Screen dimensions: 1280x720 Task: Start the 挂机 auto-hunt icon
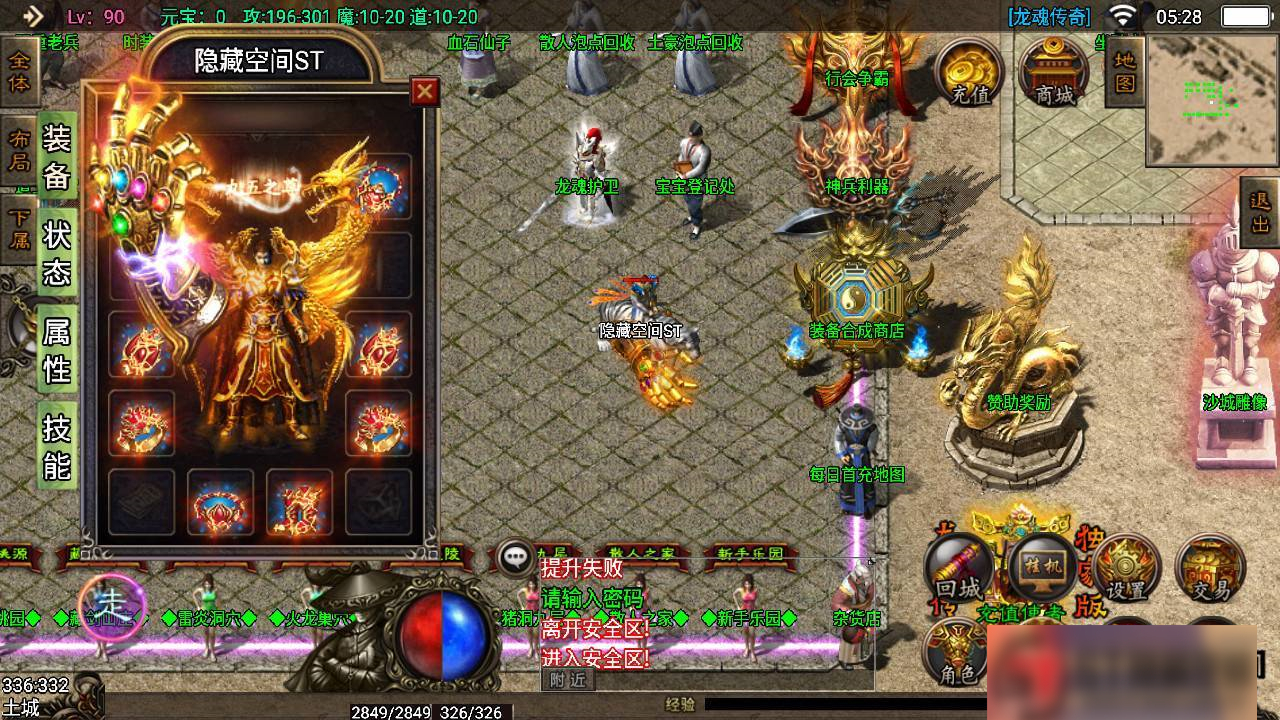1040,570
